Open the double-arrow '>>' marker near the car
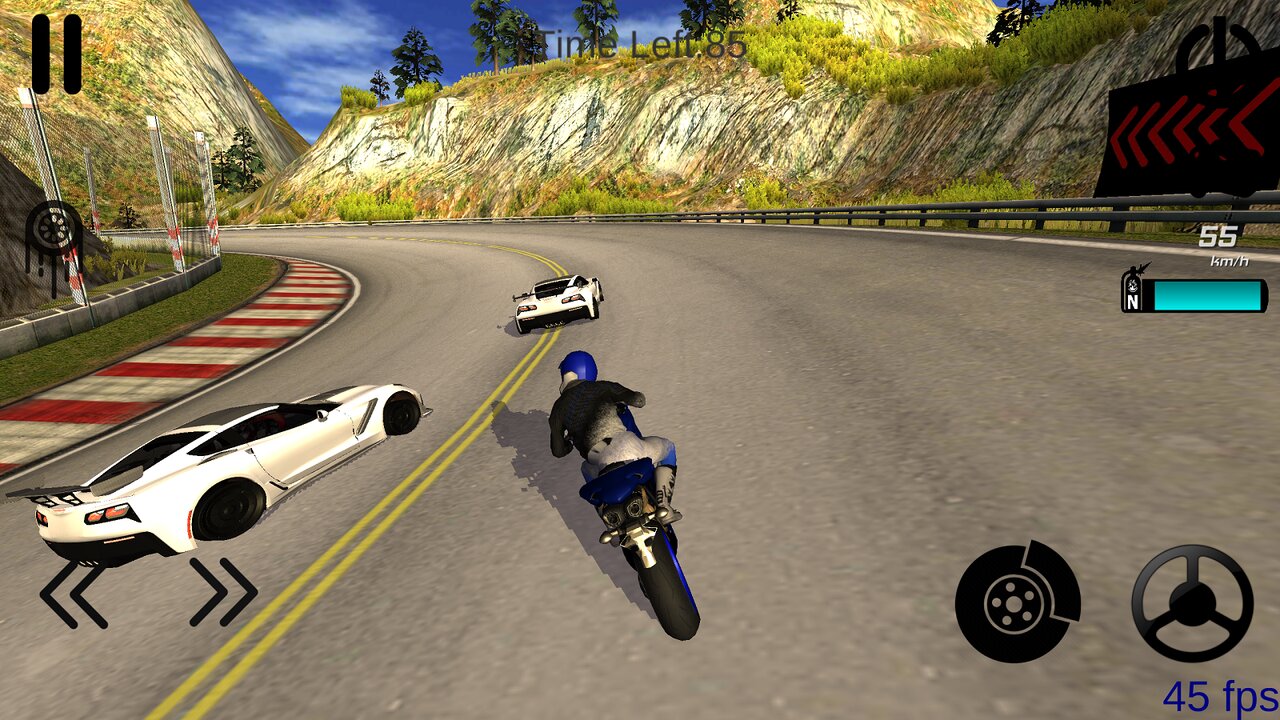The image size is (1280, 720). pyautogui.click(x=222, y=588)
